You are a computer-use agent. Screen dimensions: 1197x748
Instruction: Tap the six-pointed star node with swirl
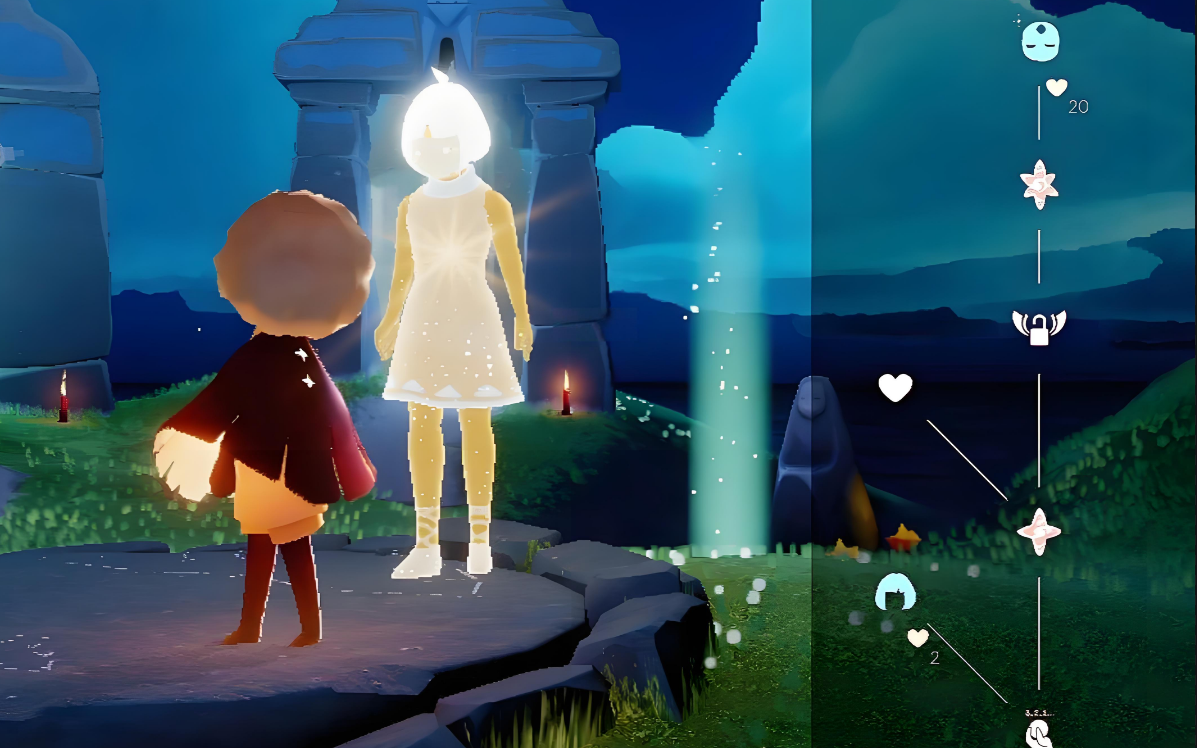point(1039,185)
